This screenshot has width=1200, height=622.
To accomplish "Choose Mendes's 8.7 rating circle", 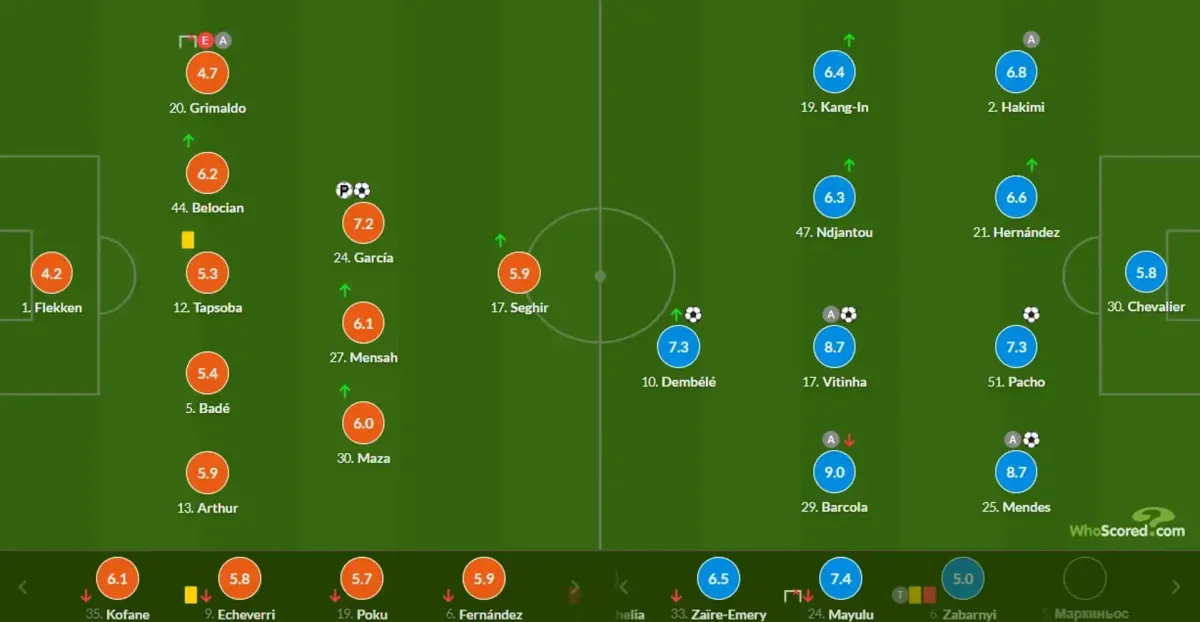I will (x=1016, y=472).
